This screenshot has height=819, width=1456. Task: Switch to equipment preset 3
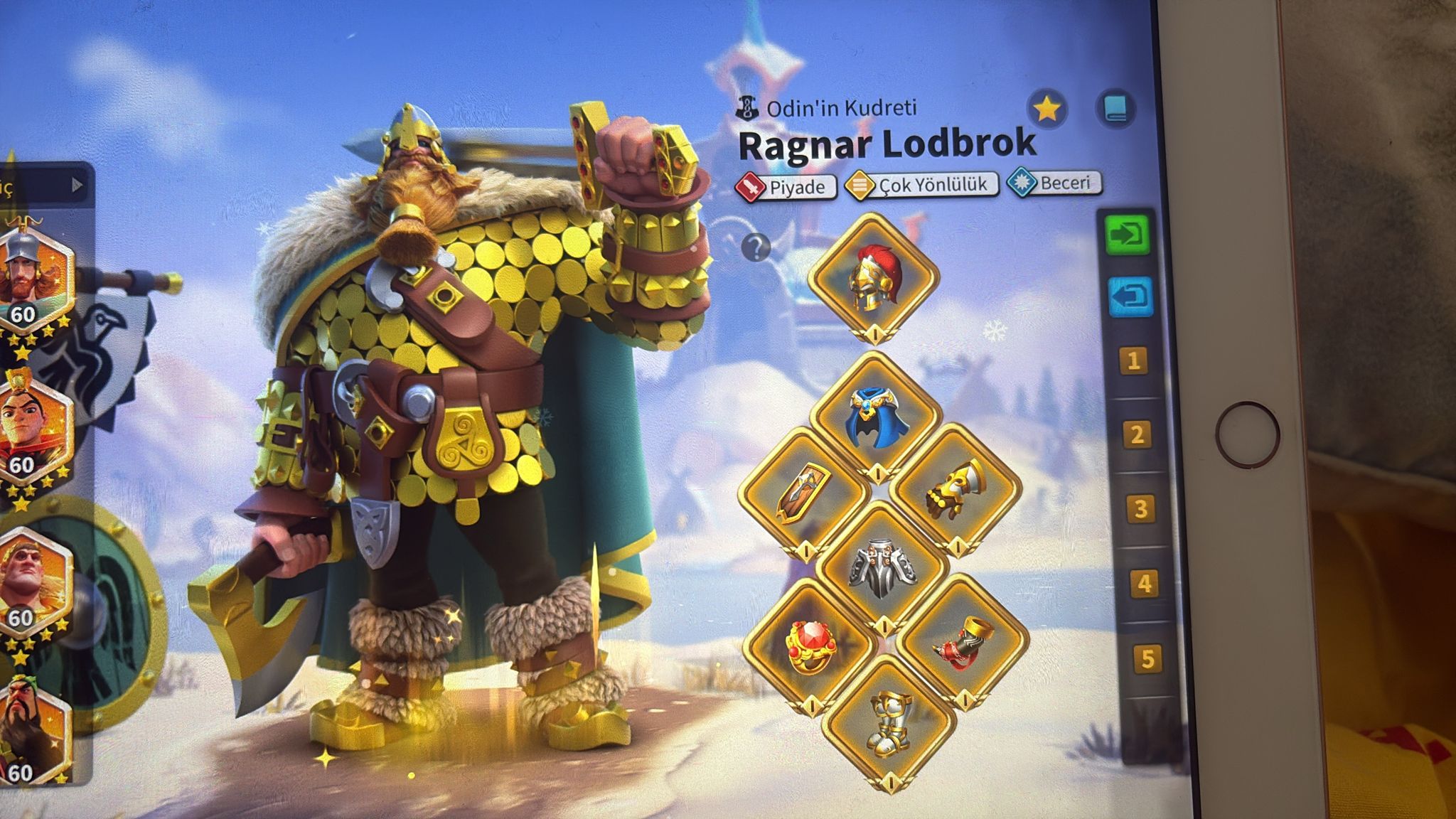[1140, 508]
